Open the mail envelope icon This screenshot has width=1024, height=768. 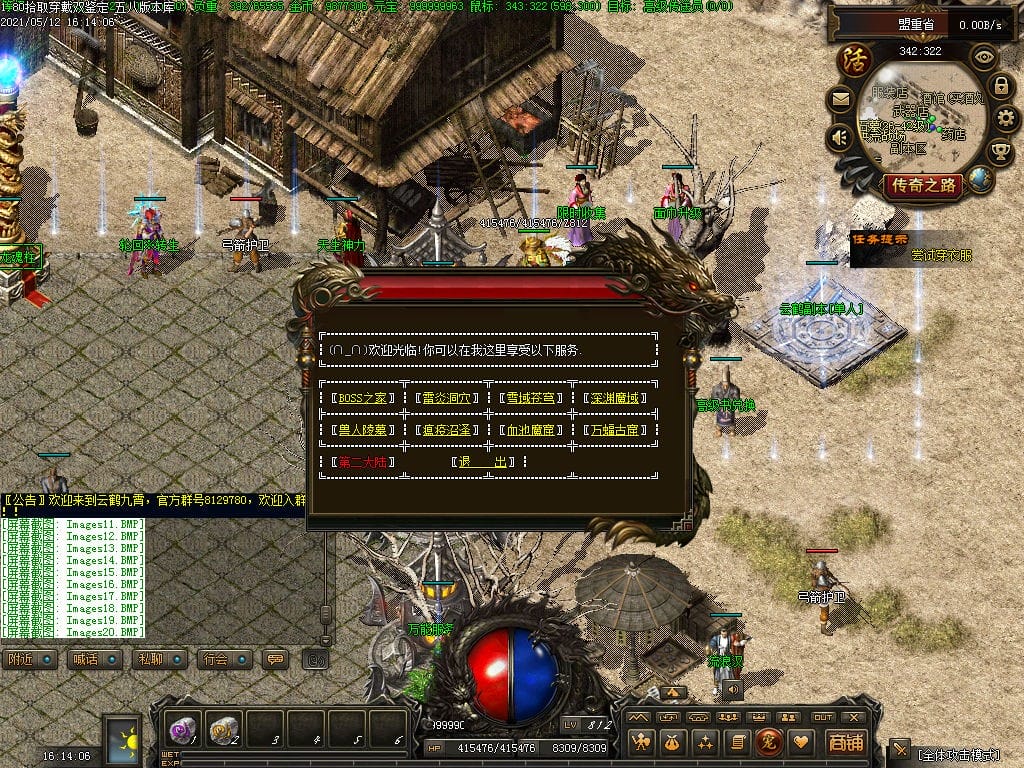[840, 100]
